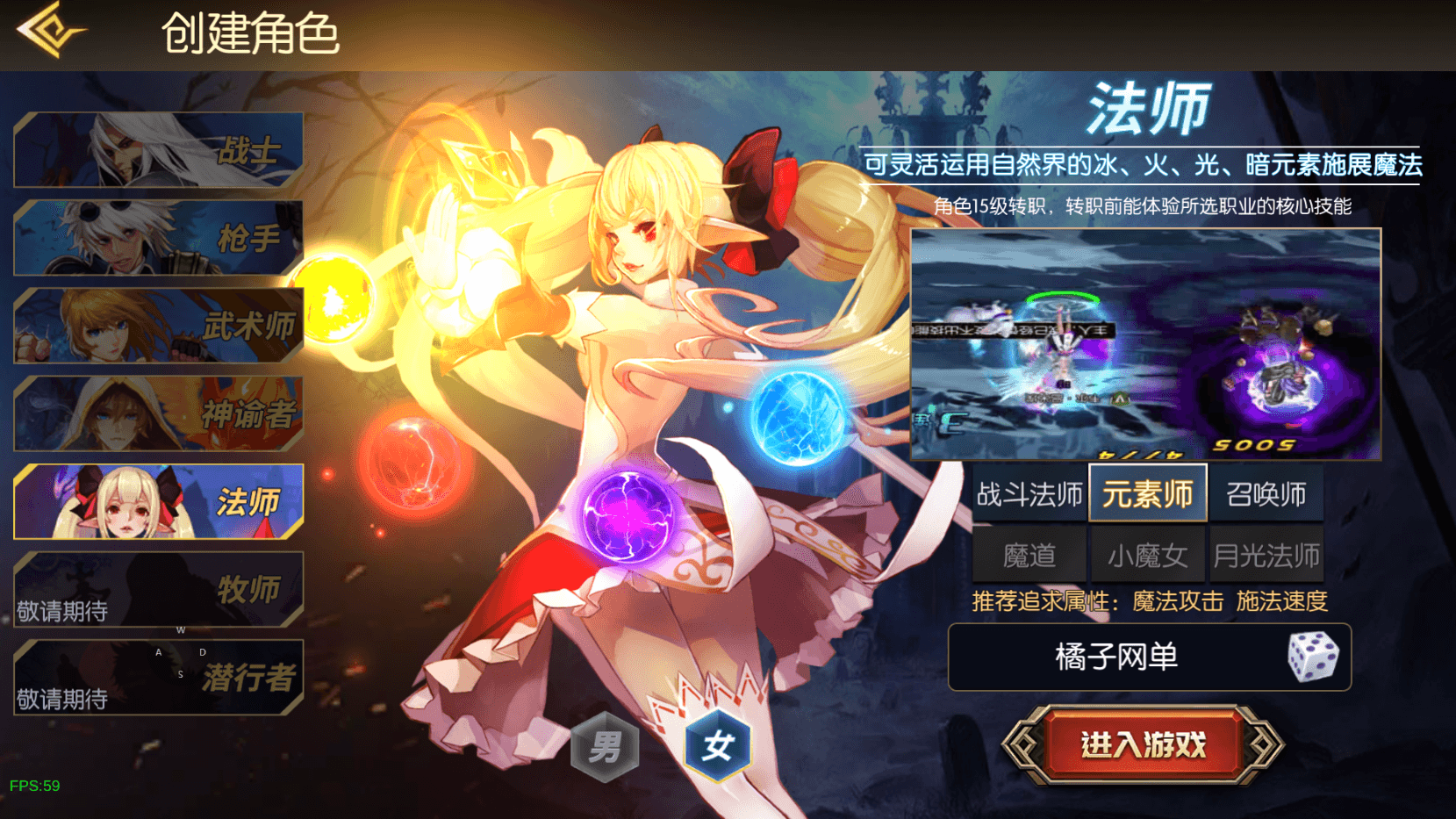This screenshot has width=1456, height=819.
Task: Select the 战士 (Warrior) class portrait
Action: [158, 149]
